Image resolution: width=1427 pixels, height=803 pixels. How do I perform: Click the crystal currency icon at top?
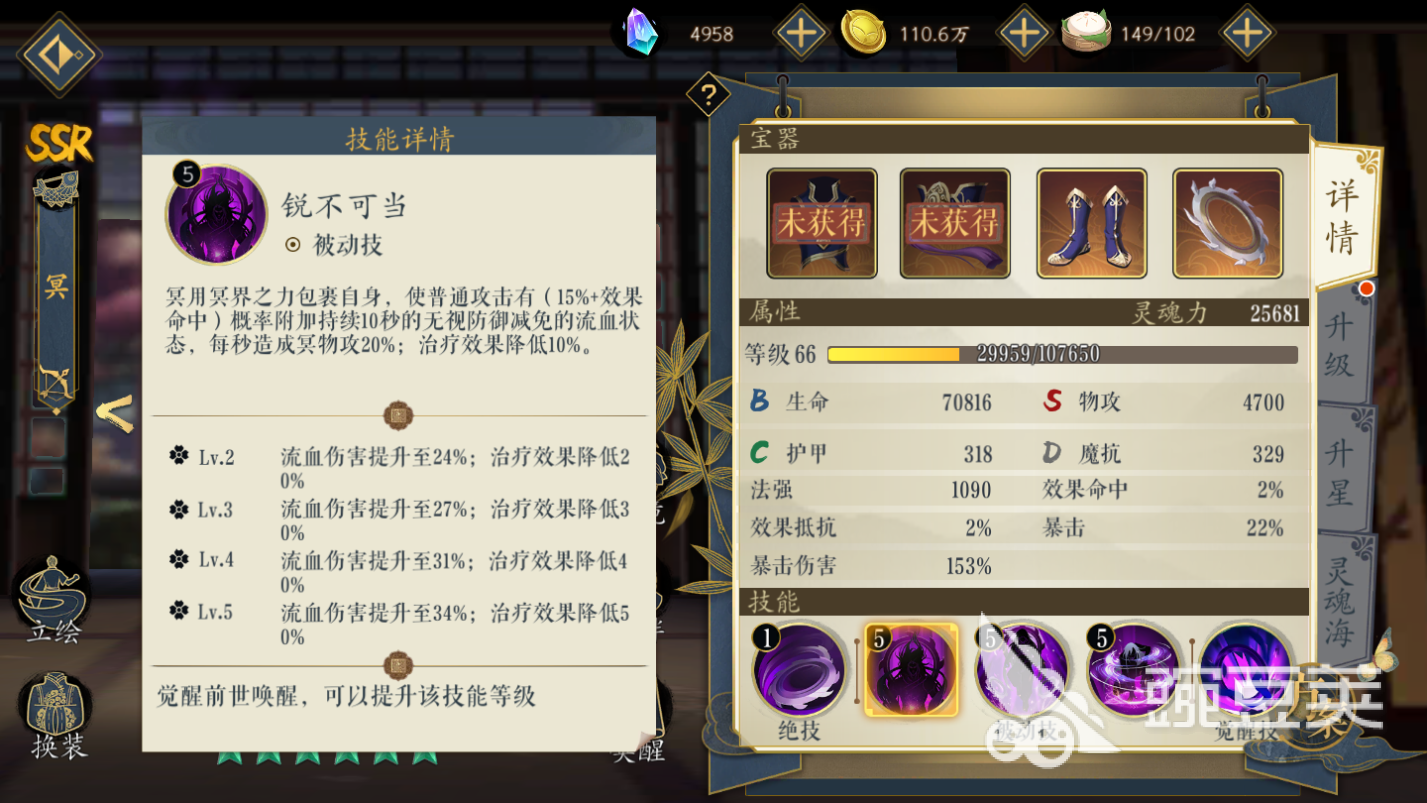pyautogui.click(x=637, y=32)
